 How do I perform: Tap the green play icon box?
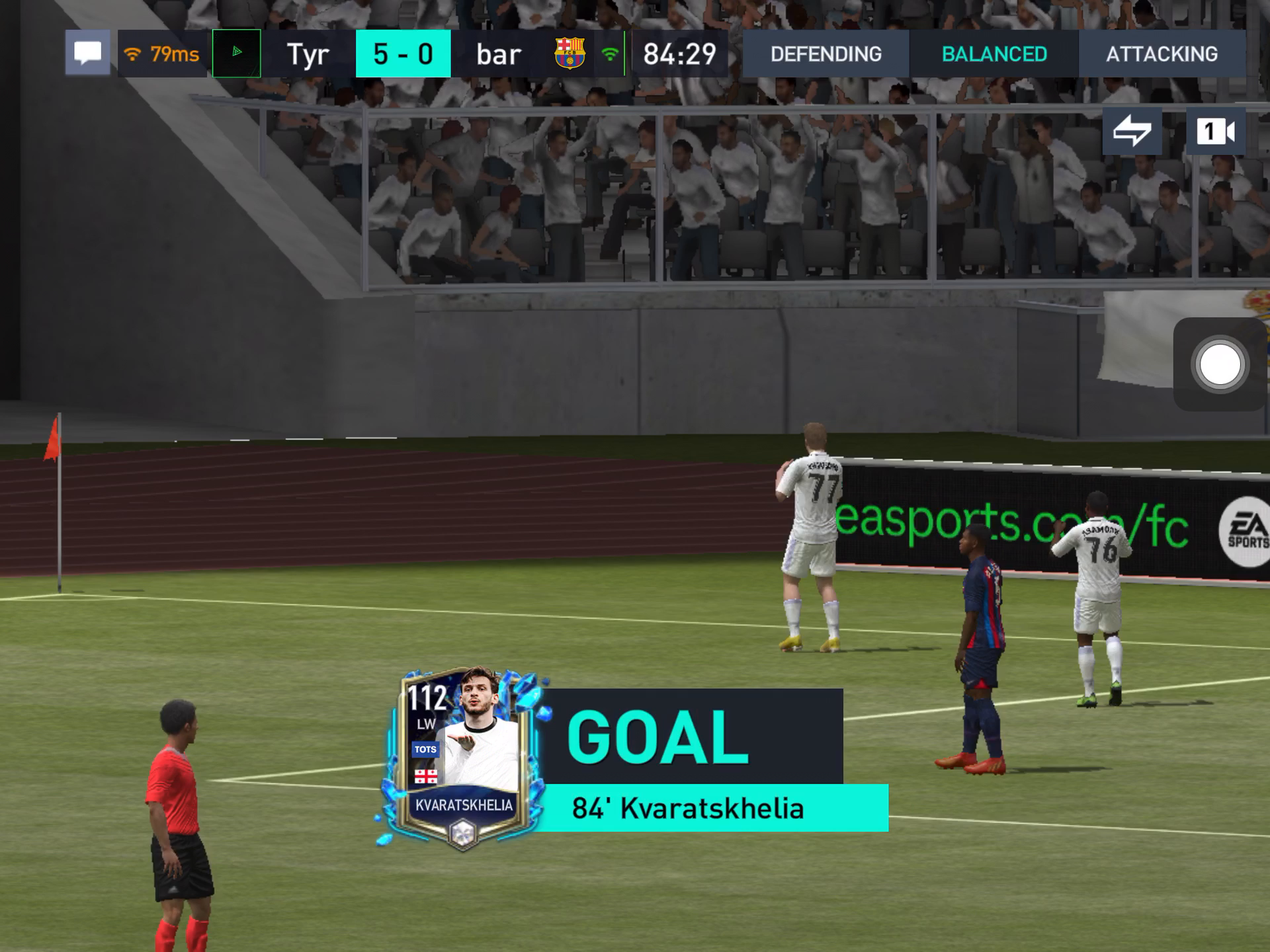(x=237, y=54)
